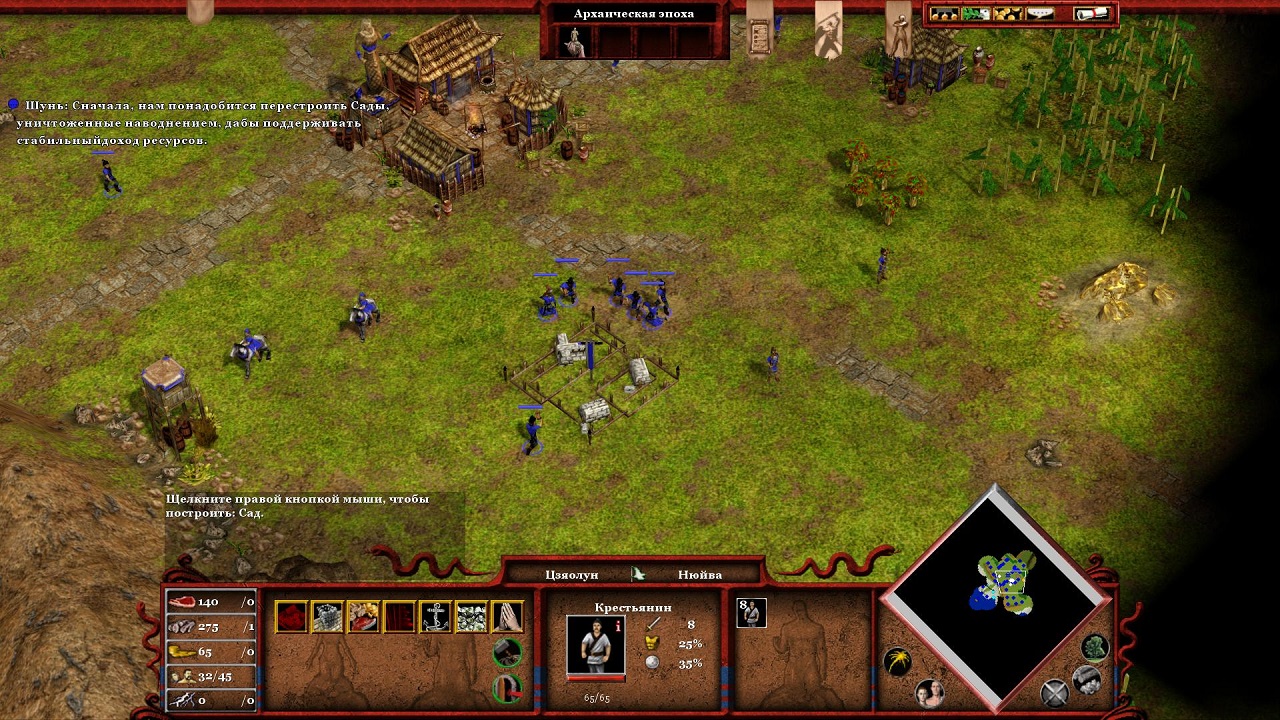Pick the stone wall build icon
Image resolution: width=1280 pixels, height=720 pixels.
tap(327, 616)
